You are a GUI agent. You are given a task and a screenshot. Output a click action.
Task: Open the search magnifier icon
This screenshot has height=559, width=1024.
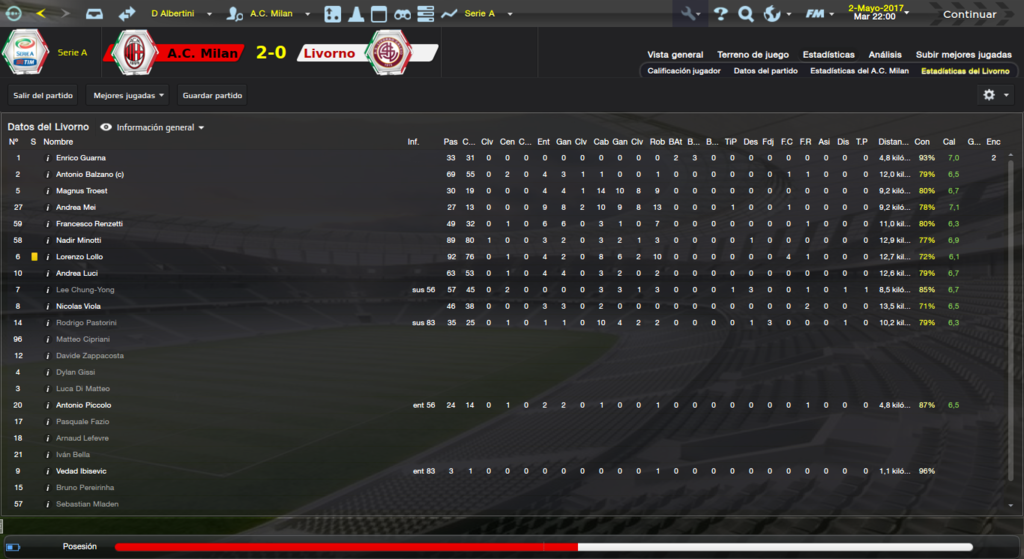[745, 14]
